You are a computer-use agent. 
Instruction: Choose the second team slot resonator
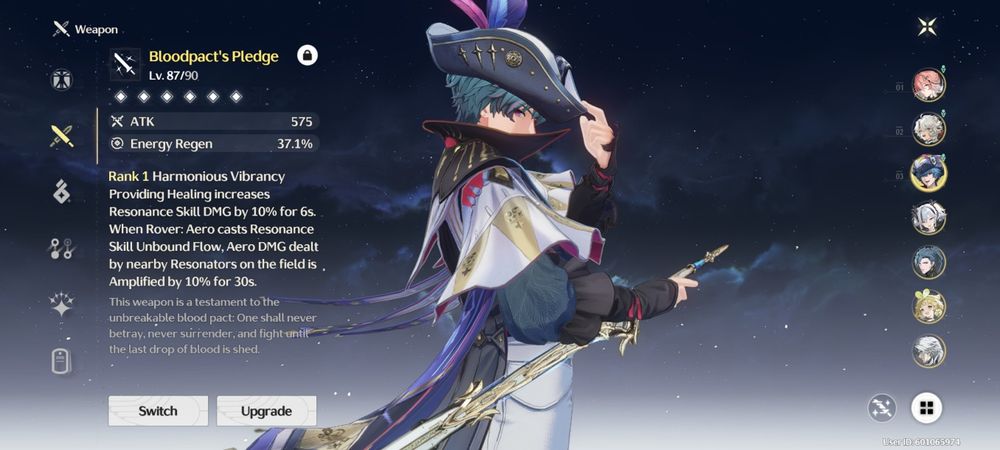[x=929, y=129]
